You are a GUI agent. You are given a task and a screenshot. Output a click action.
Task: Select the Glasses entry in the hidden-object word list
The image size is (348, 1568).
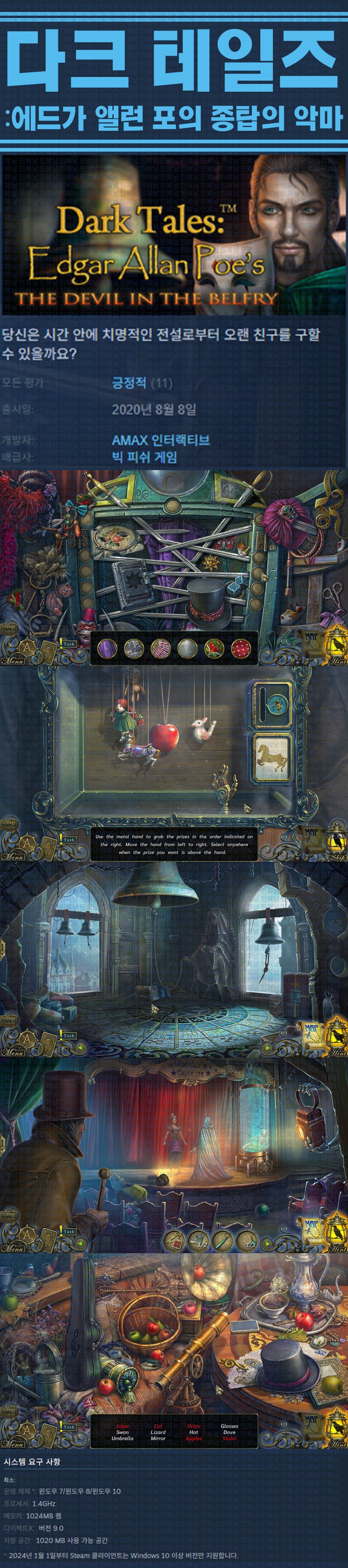229,1426
